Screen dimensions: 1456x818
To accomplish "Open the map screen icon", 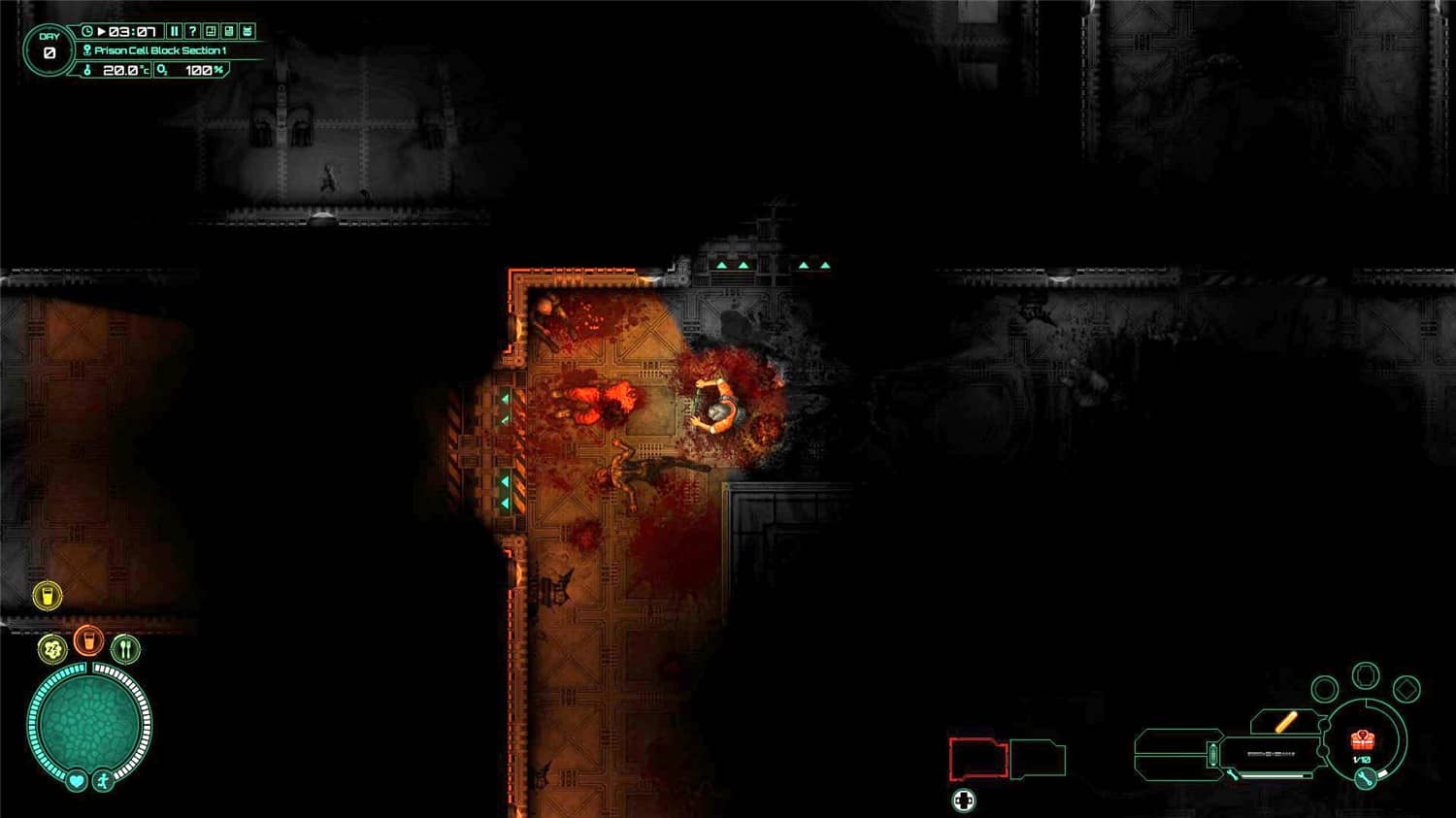I will click(x=210, y=31).
